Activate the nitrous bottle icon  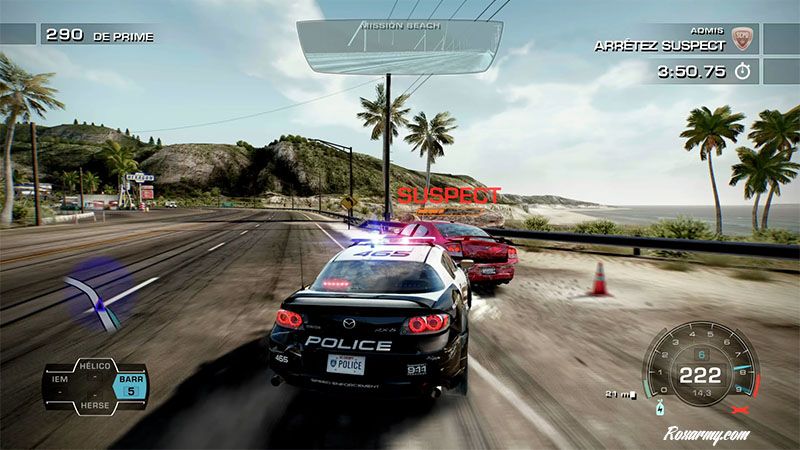click(x=660, y=408)
